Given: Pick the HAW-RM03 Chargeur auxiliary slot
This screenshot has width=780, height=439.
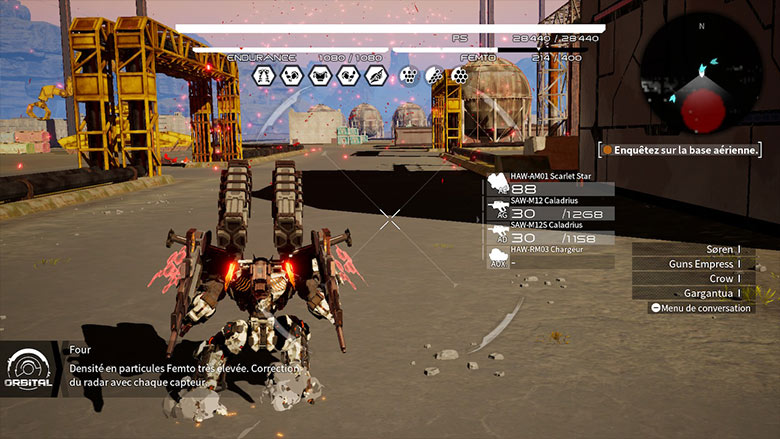Looking at the screenshot, I should pyautogui.click(x=550, y=257).
